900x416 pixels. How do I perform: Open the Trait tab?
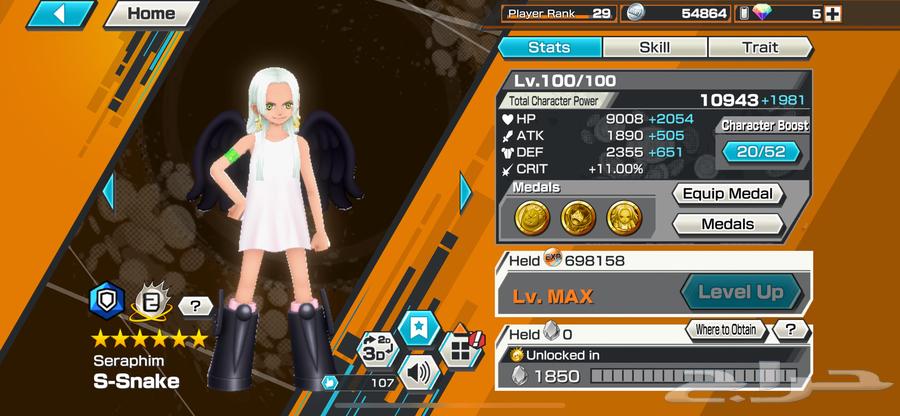point(759,47)
